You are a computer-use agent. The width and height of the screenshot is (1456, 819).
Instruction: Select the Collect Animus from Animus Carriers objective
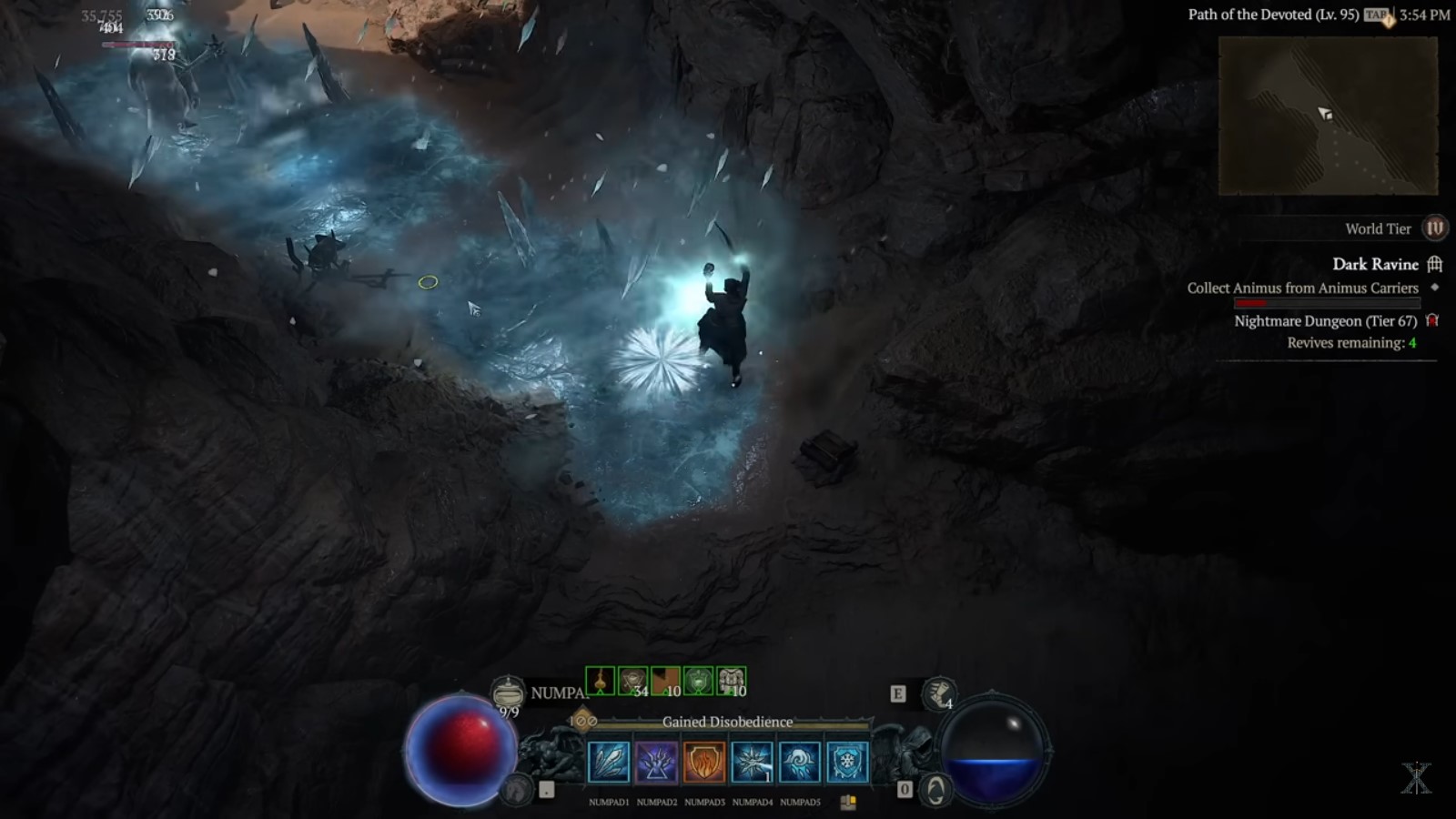tap(1301, 288)
